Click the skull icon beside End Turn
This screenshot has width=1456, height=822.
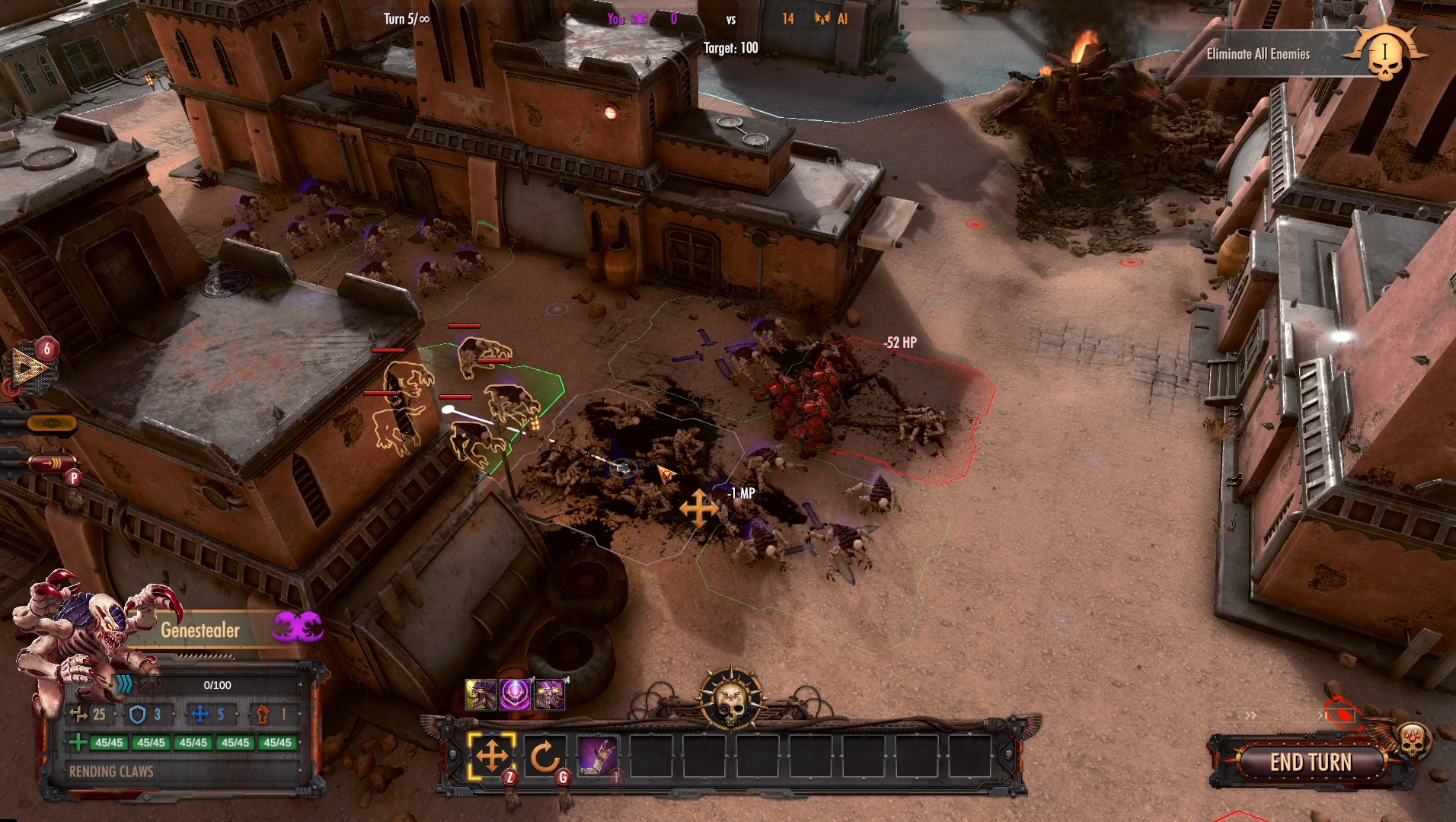(1412, 740)
